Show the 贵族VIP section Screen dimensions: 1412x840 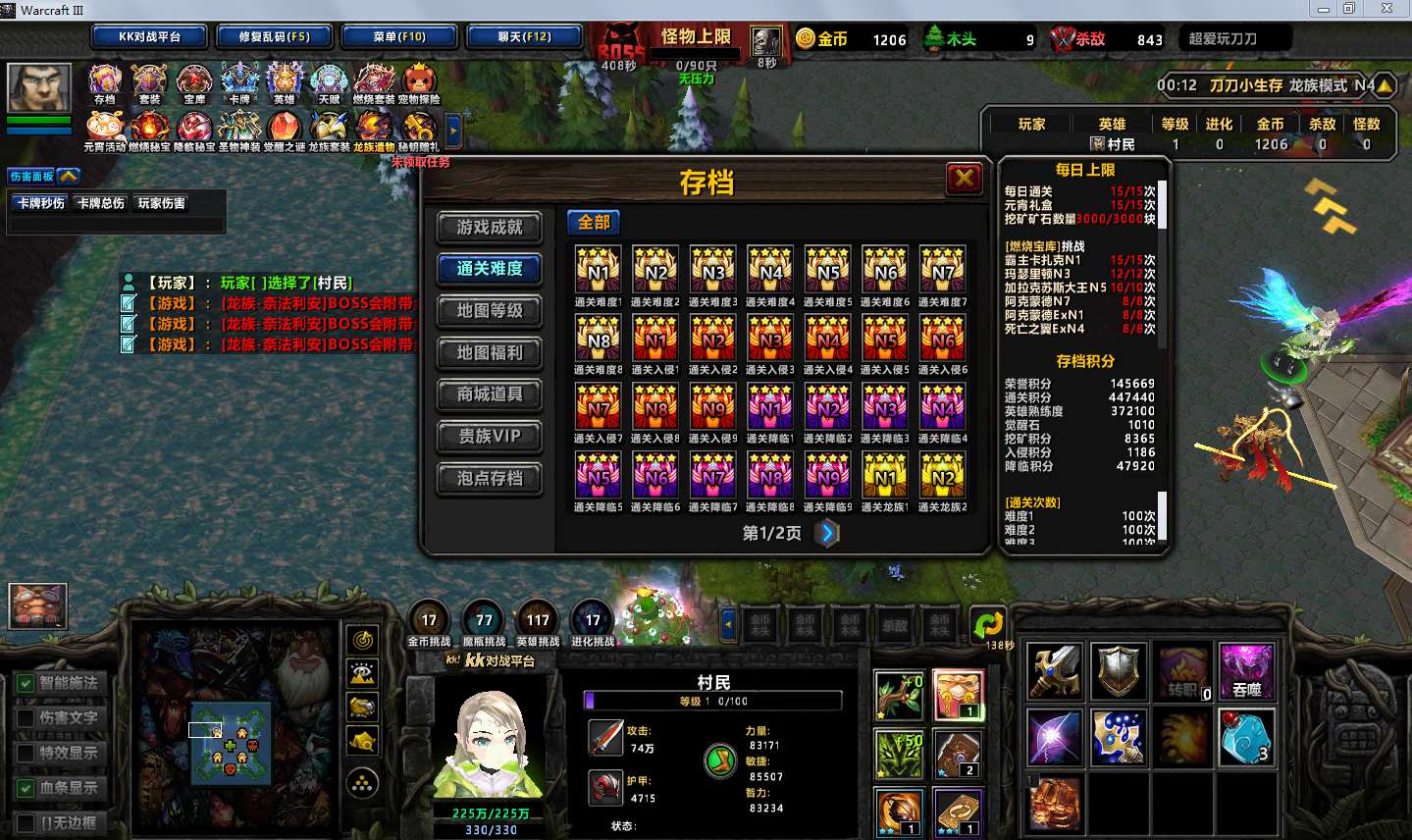coord(489,437)
